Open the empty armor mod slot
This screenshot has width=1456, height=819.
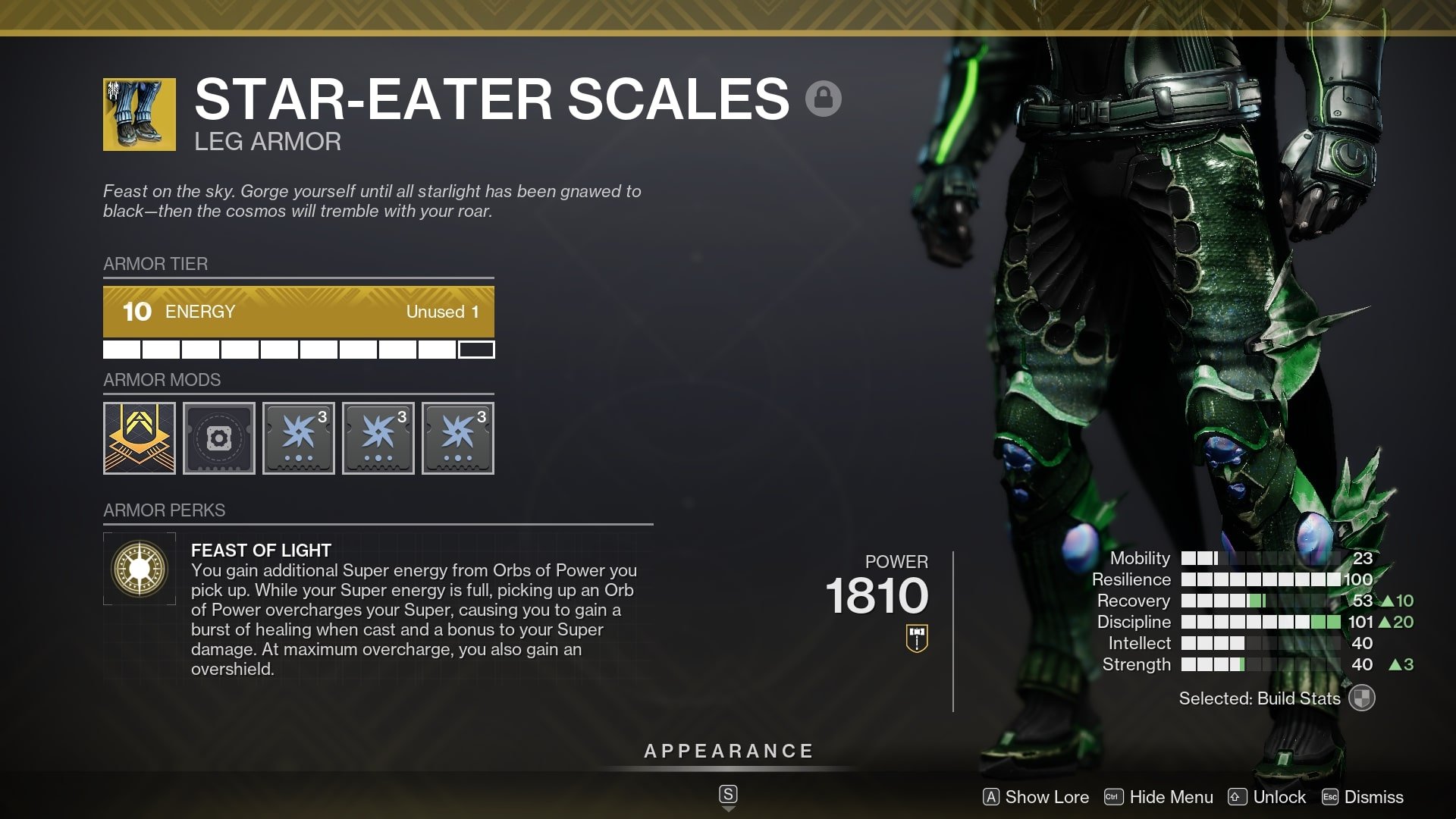tap(218, 438)
